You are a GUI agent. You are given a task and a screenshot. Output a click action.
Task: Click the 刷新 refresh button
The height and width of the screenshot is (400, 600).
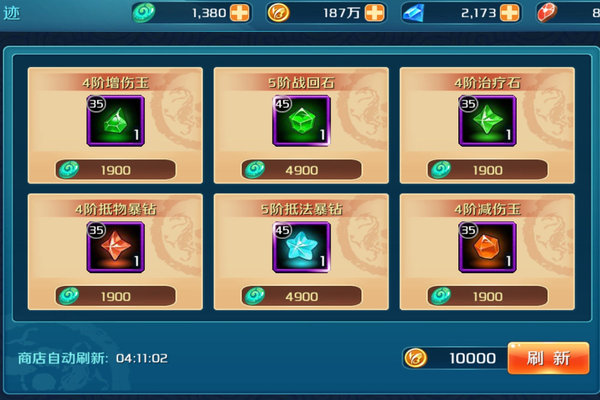tap(547, 358)
